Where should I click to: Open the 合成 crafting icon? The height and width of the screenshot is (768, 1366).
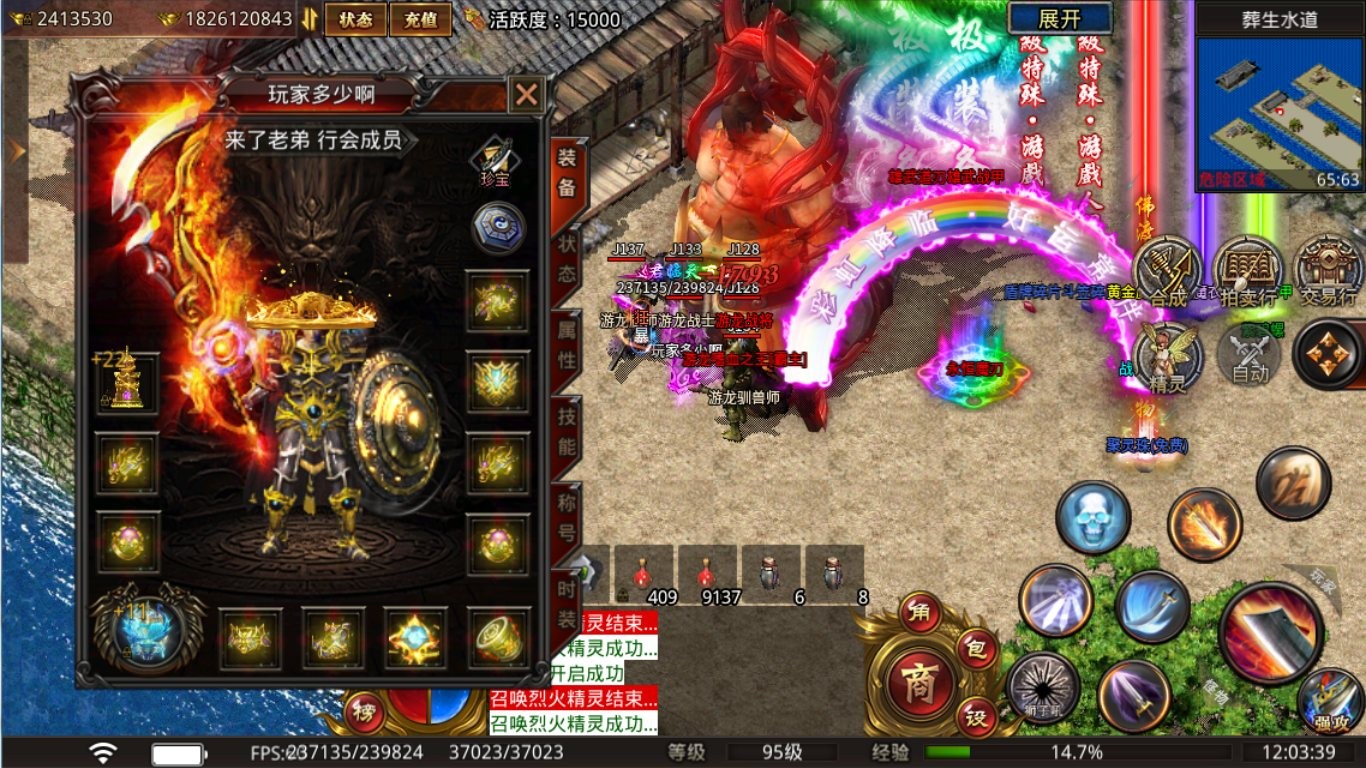[x=1167, y=270]
